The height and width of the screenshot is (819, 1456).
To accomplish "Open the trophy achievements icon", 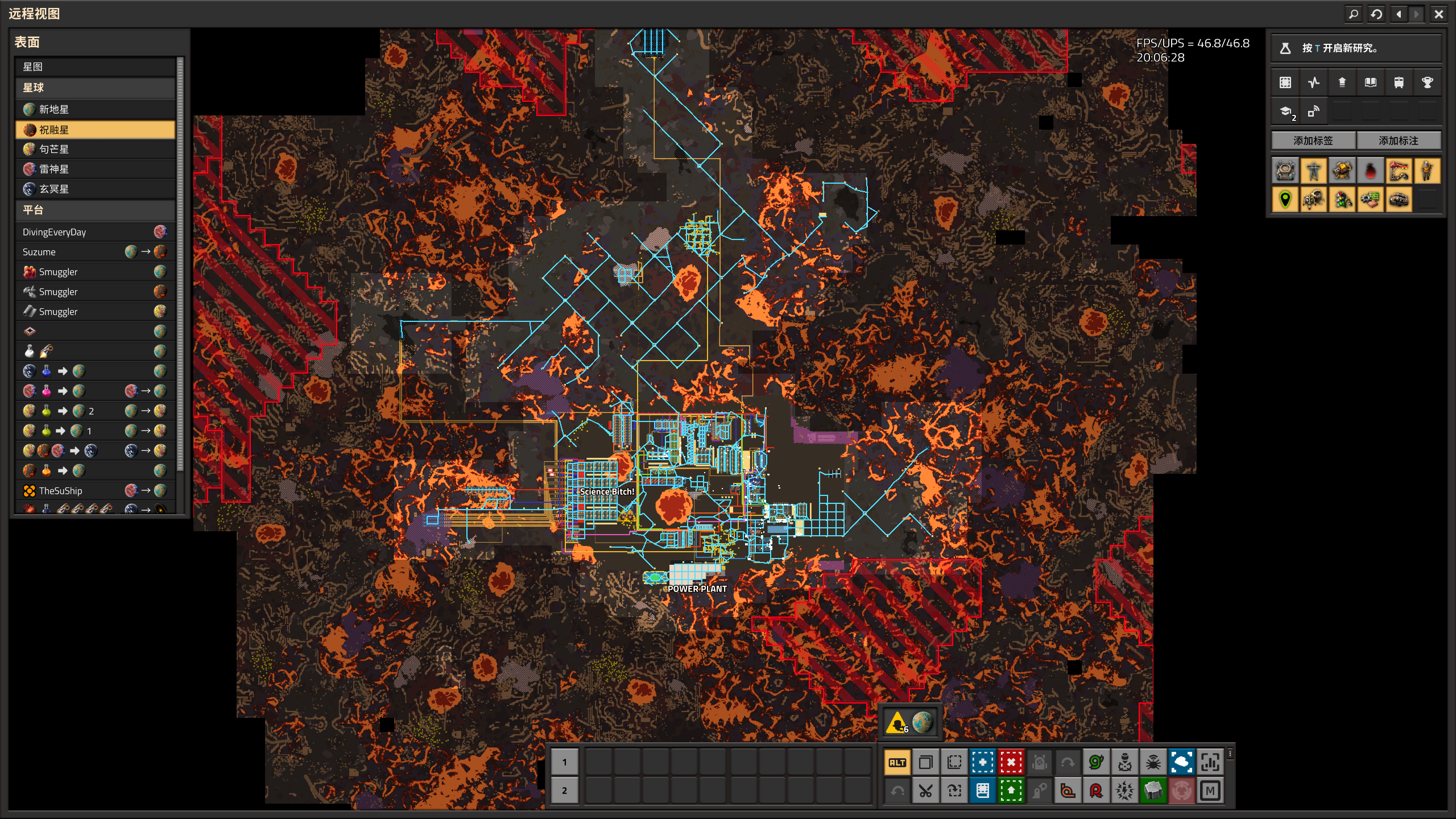I will point(1427,82).
